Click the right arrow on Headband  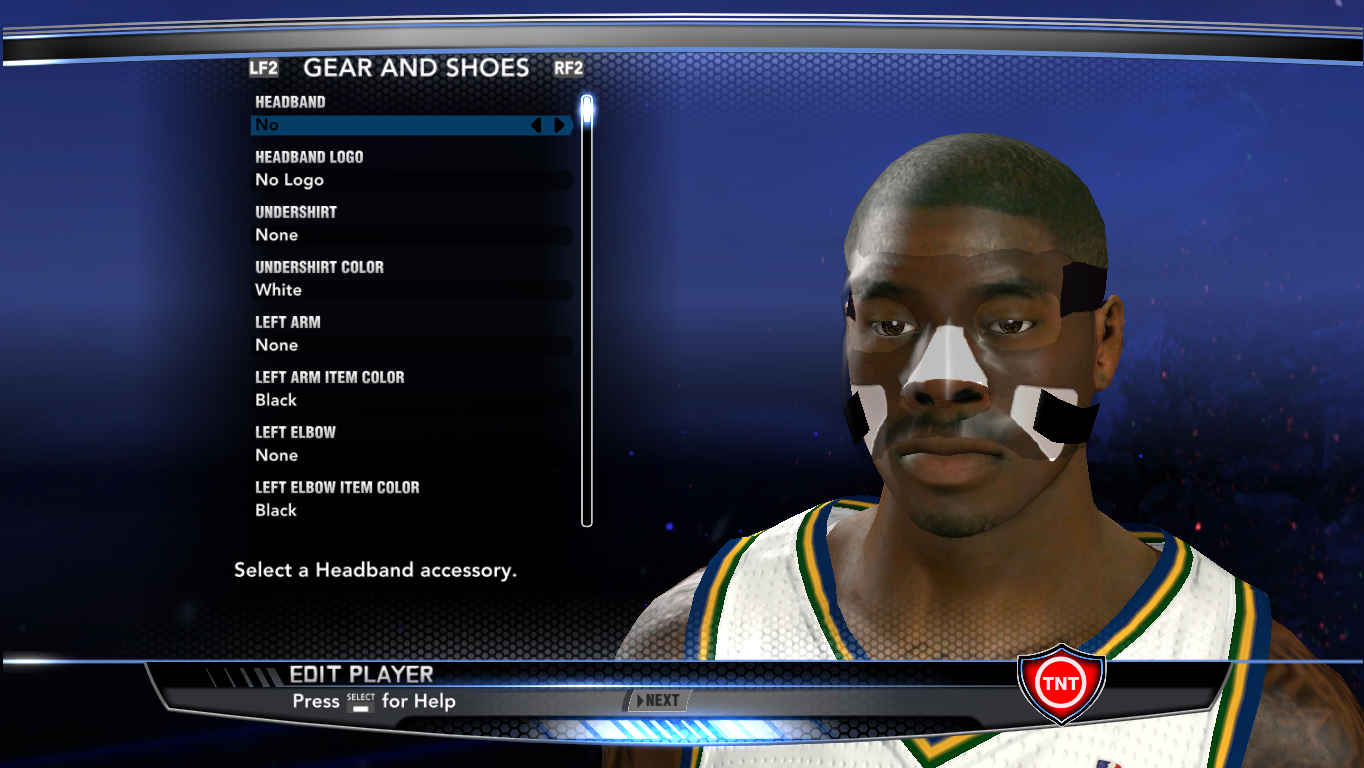pos(559,125)
